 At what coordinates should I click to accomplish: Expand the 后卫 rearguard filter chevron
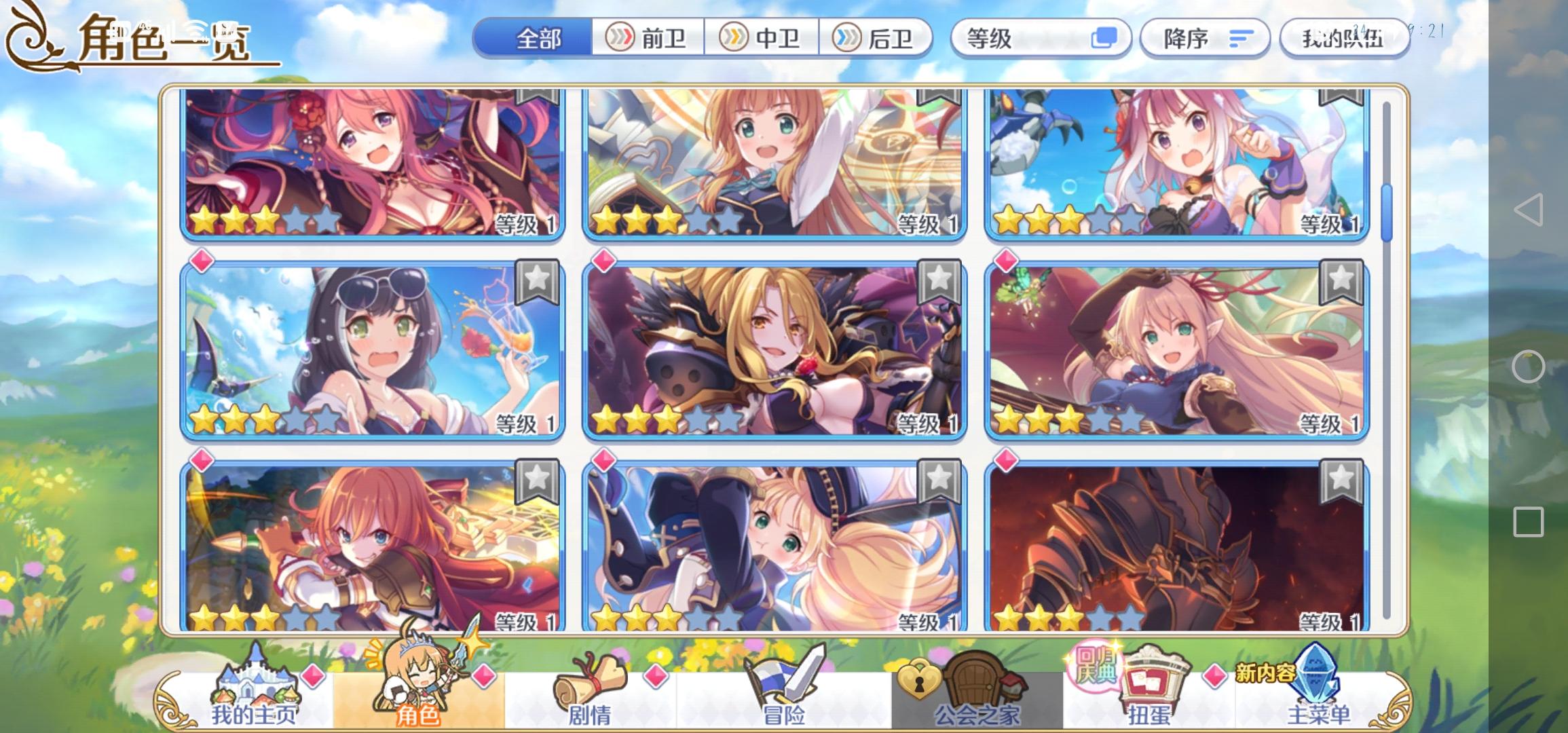(x=846, y=39)
